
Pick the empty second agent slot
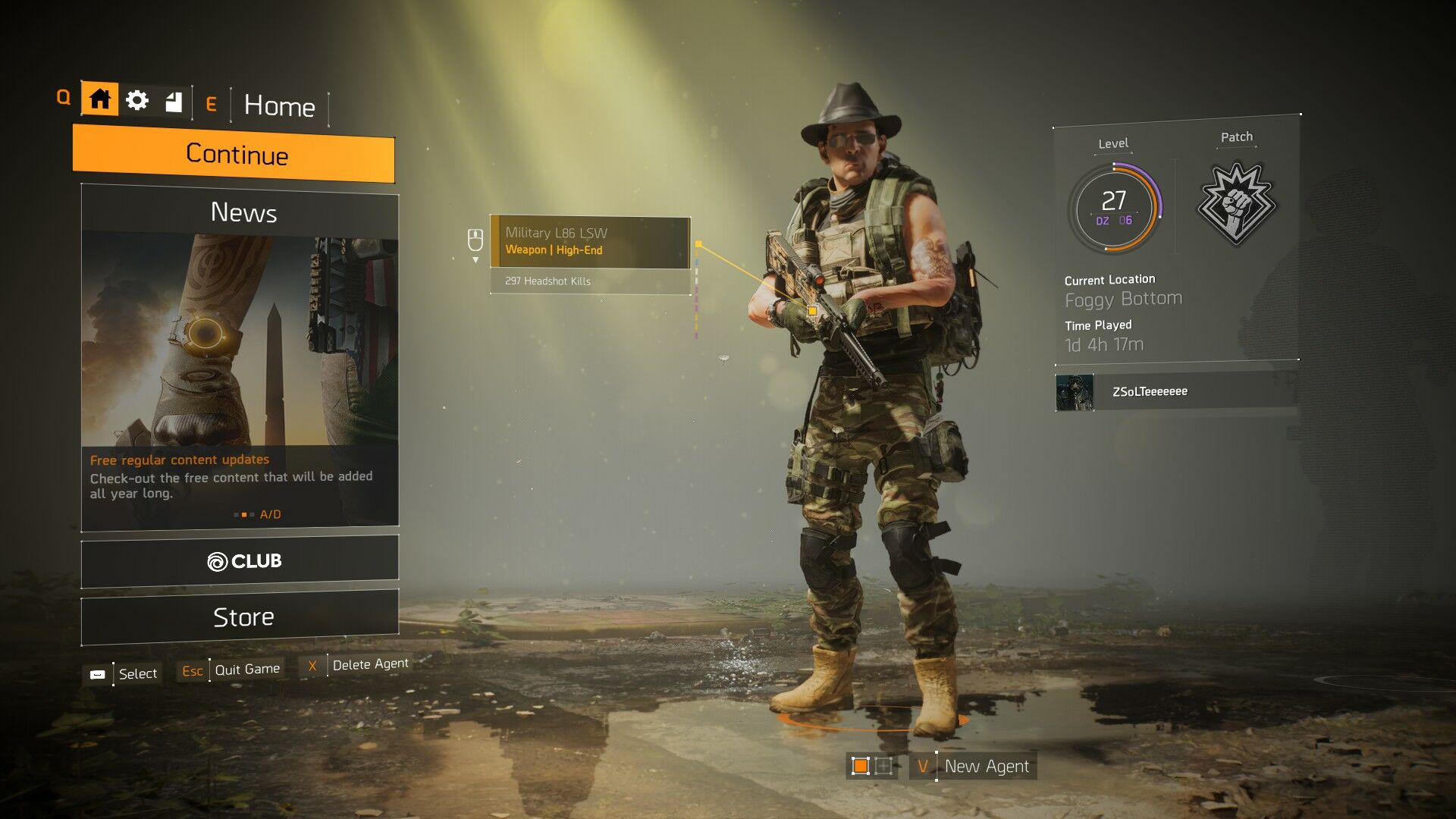tap(883, 766)
